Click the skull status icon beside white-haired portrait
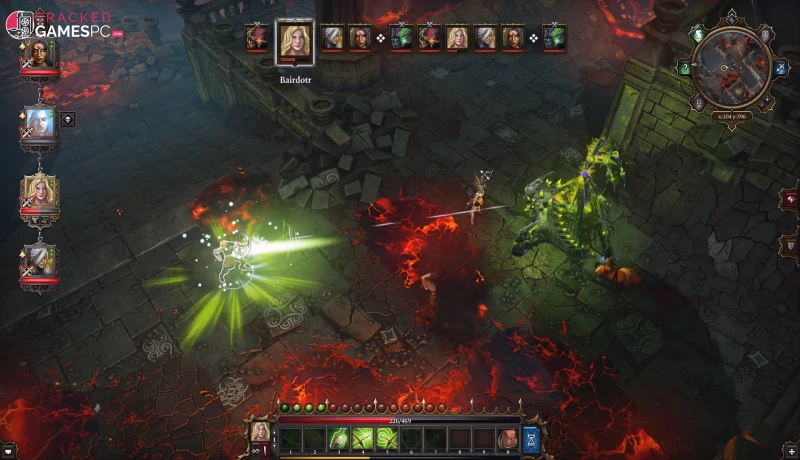 coord(68,119)
